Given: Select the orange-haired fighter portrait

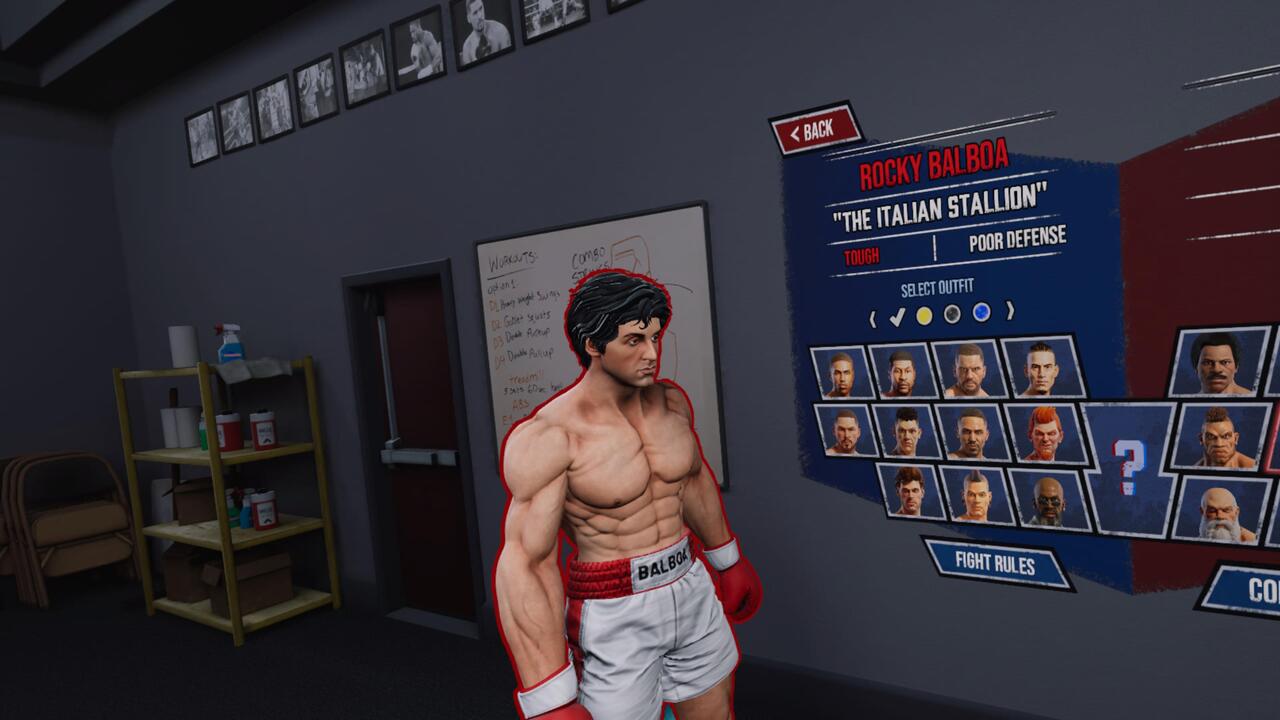Looking at the screenshot, I should tap(1043, 433).
